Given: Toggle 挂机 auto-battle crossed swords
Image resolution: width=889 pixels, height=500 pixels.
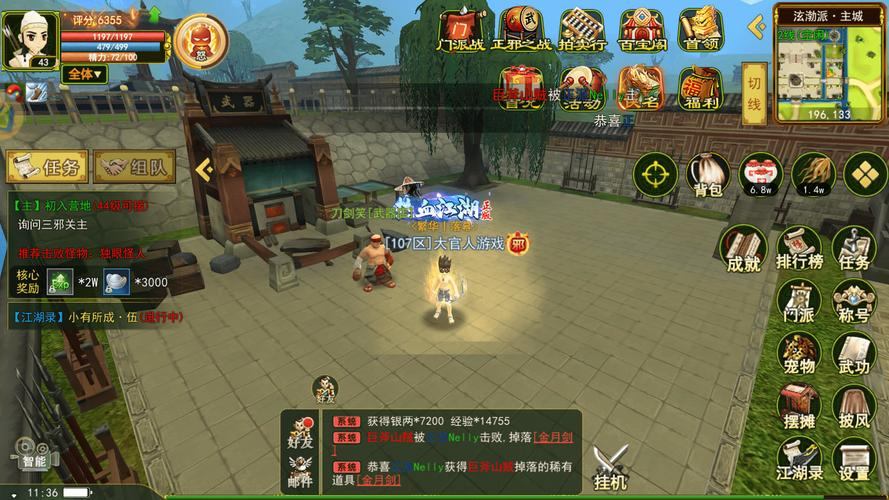Looking at the screenshot, I should pos(609,468).
